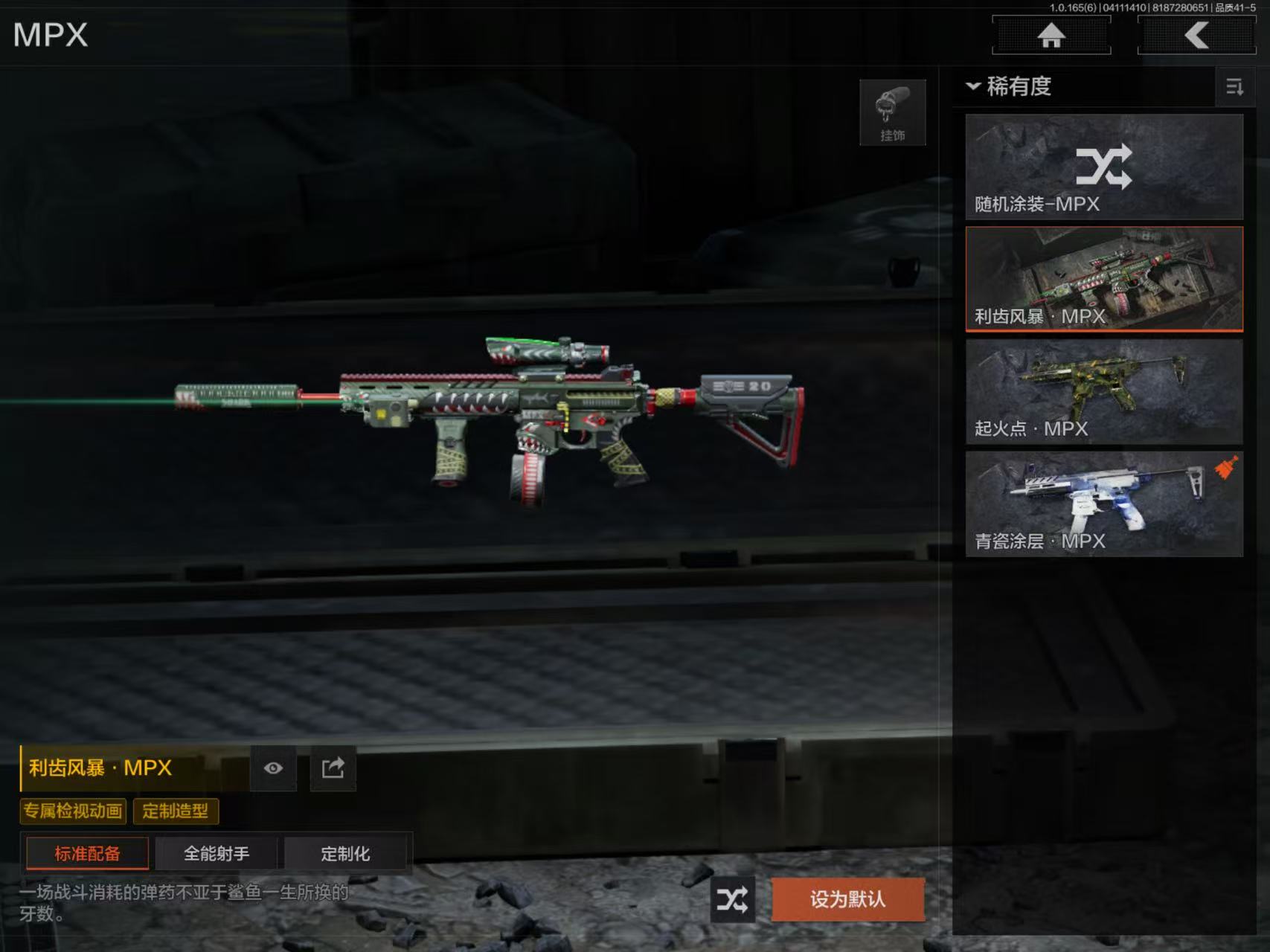Set skin as default with 设为默认
This screenshot has width=1270, height=952.
847,900
